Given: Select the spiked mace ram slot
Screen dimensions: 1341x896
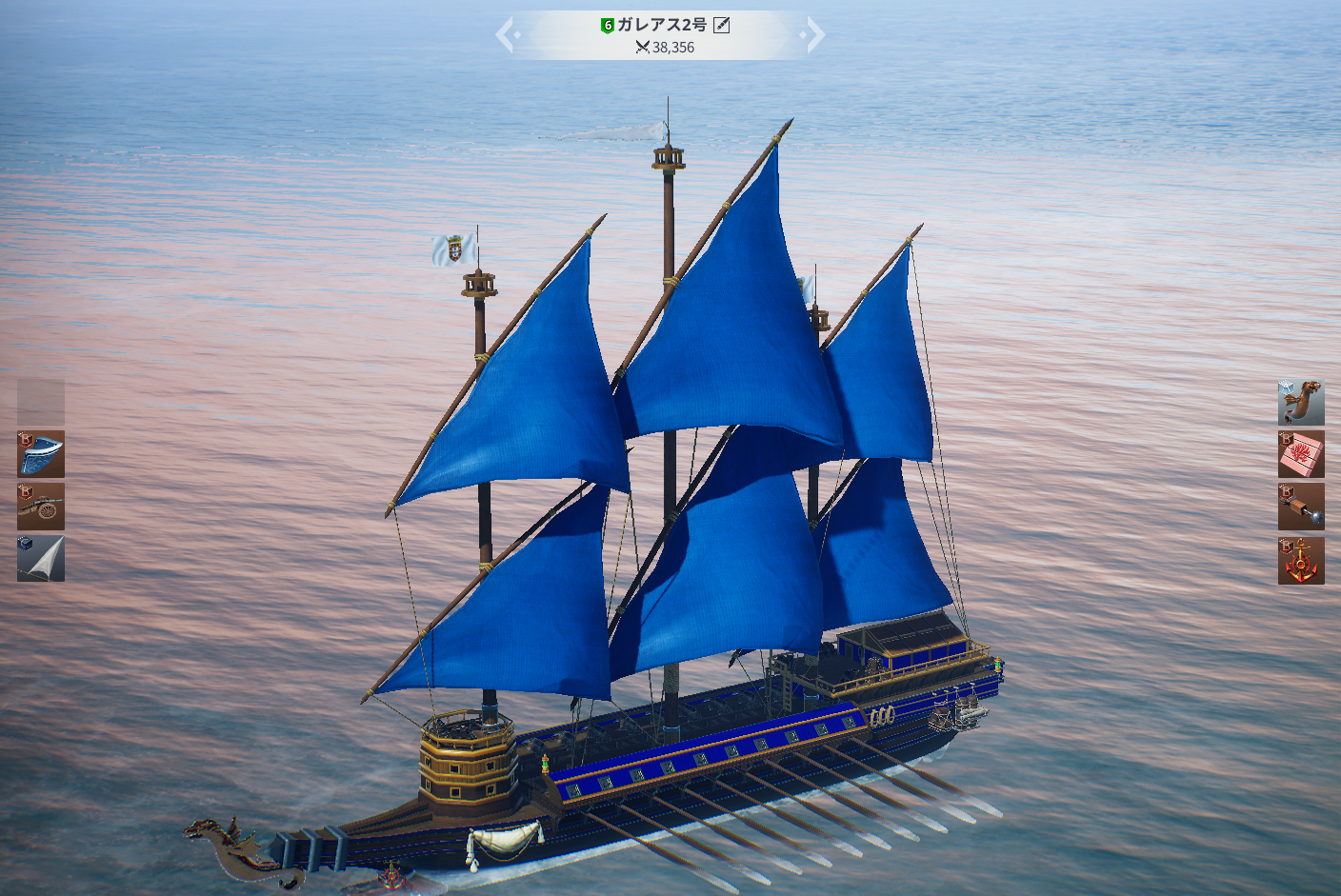Looking at the screenshot, I should coord(1301,507).
